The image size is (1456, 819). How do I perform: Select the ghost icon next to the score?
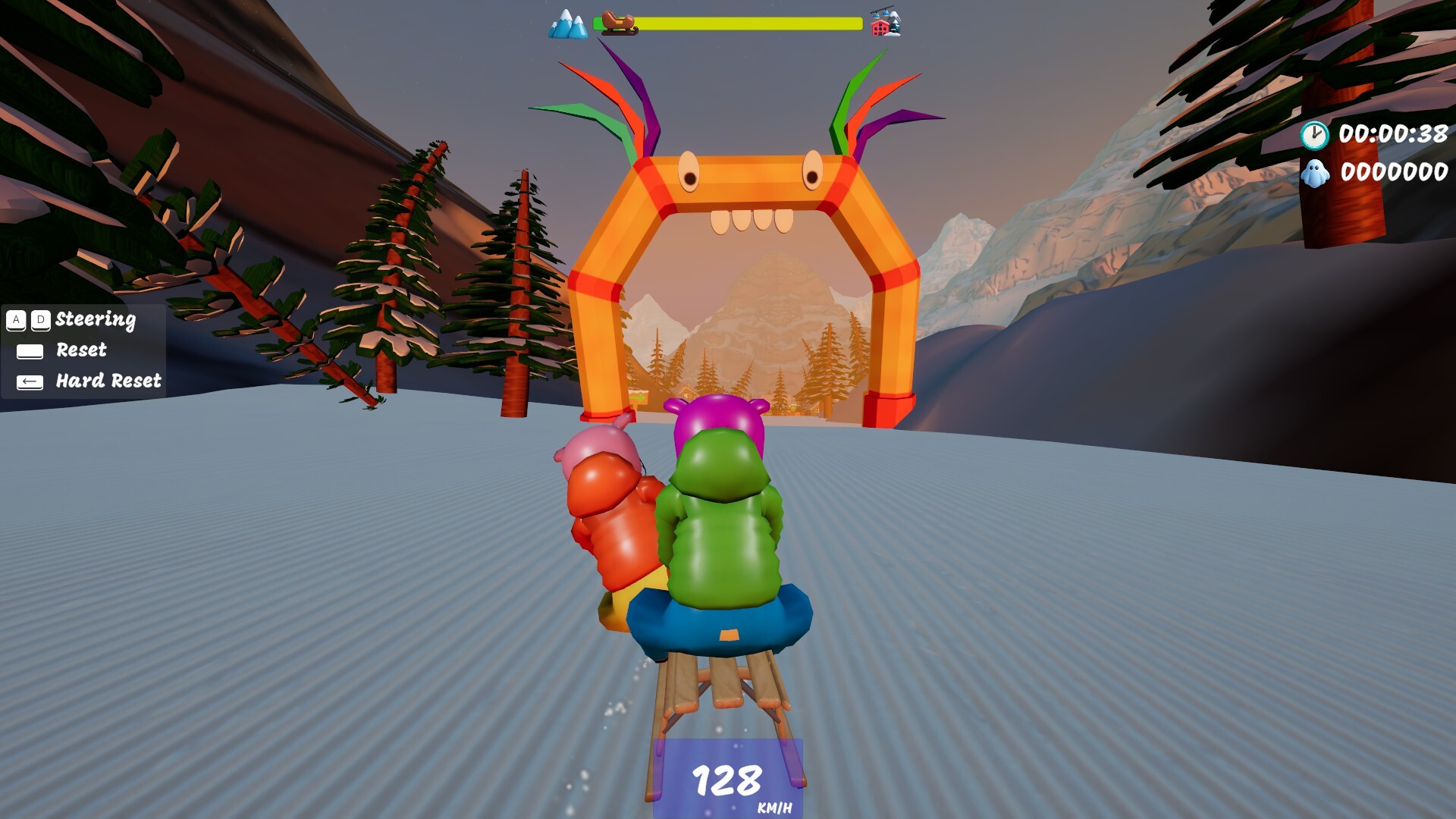coord(1315,176)
